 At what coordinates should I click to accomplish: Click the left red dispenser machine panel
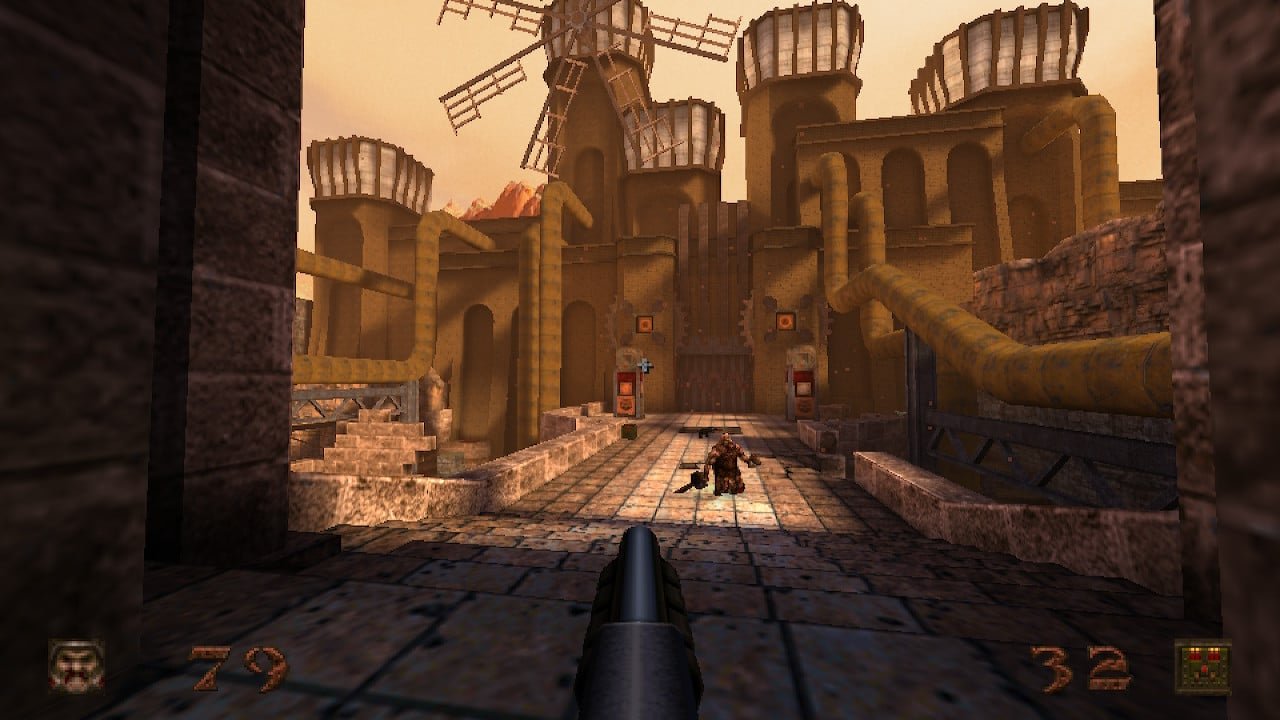[x=626, y=390]
